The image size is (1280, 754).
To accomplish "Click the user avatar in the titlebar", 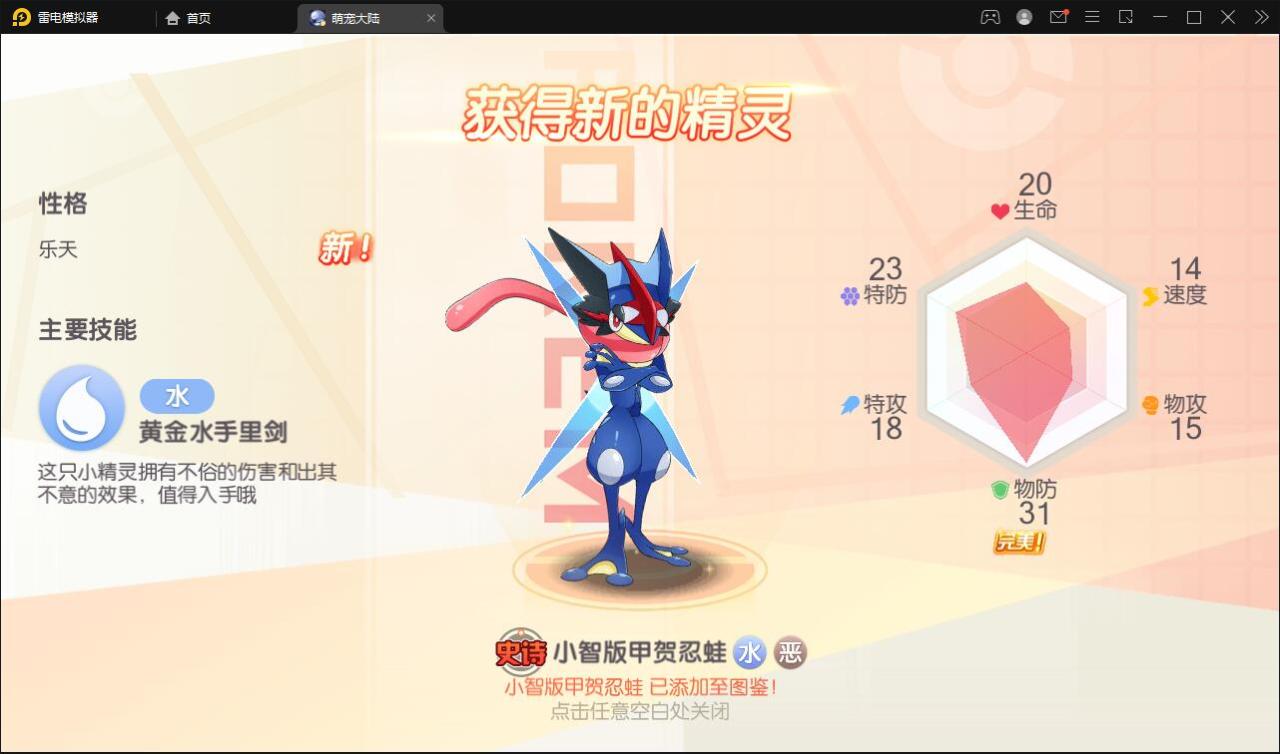I will (1024, 17).
